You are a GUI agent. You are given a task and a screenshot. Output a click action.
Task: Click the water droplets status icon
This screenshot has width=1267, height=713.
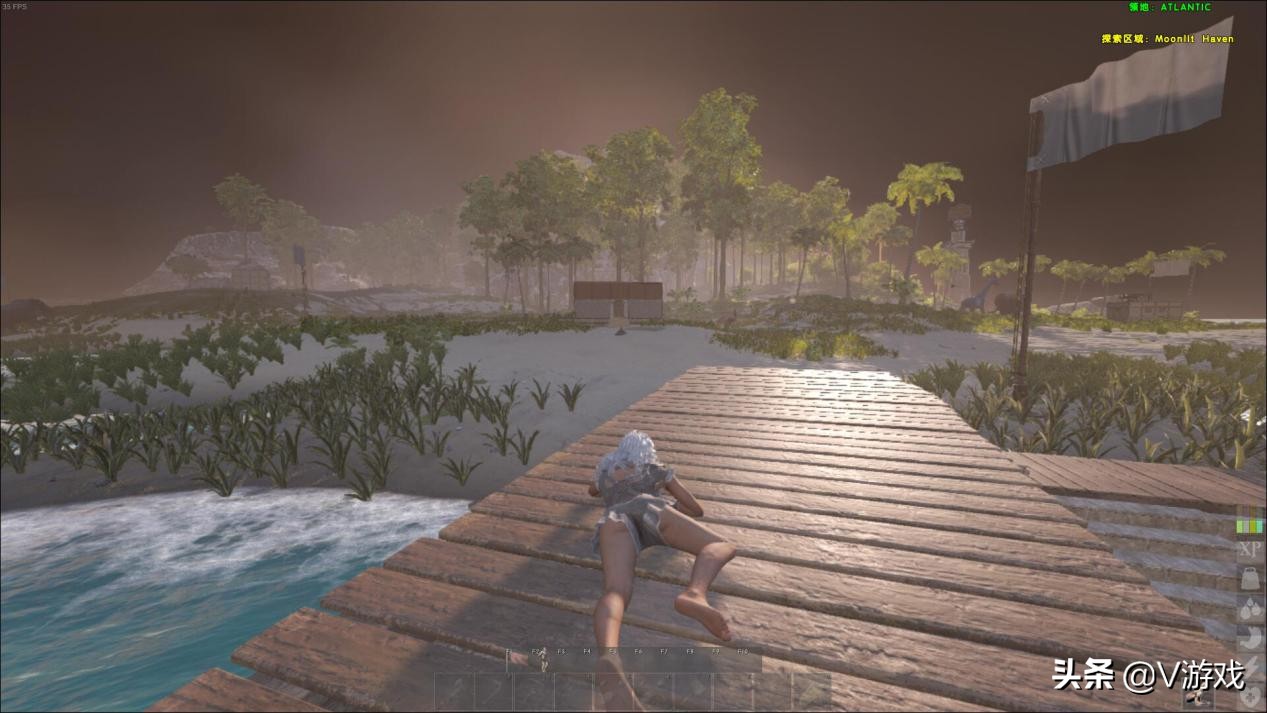[1249, 607]
